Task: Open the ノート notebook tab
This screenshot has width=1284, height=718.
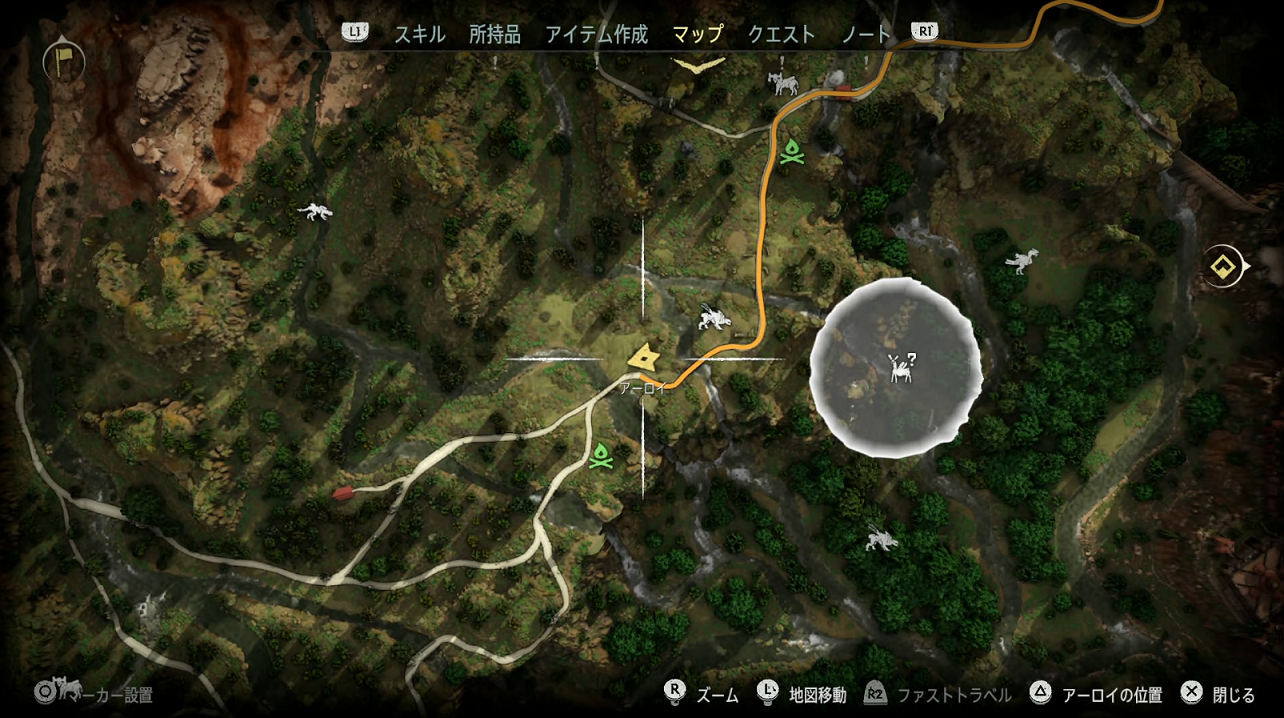Action: 866,34
